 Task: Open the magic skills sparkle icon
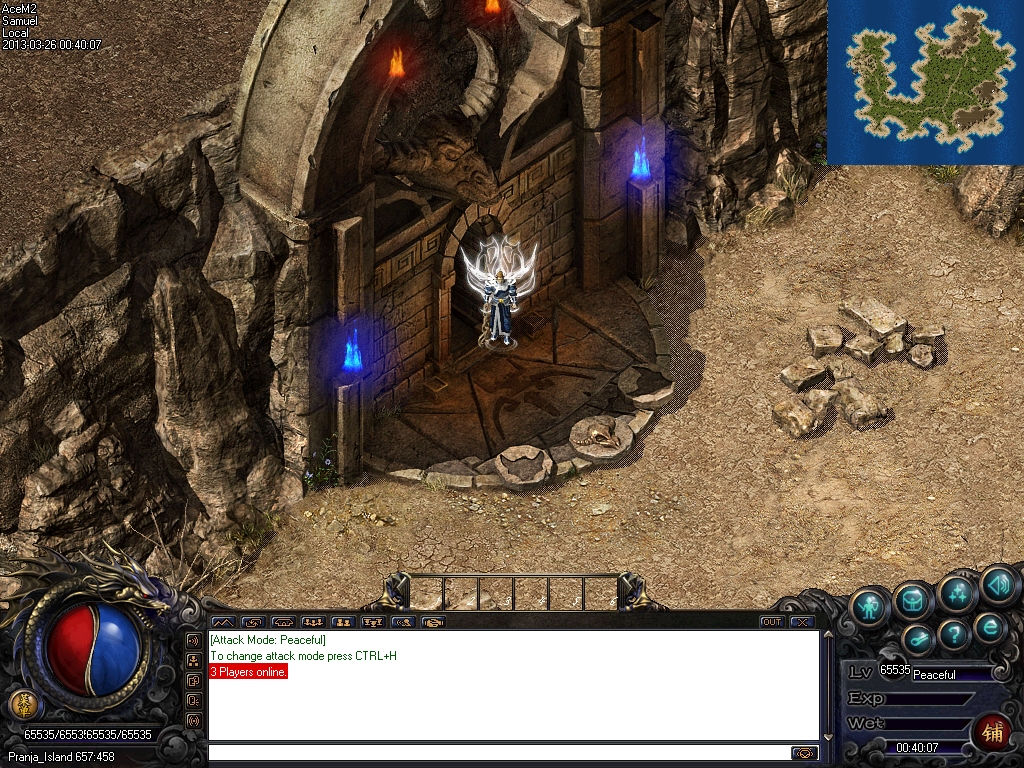[957, 594]
